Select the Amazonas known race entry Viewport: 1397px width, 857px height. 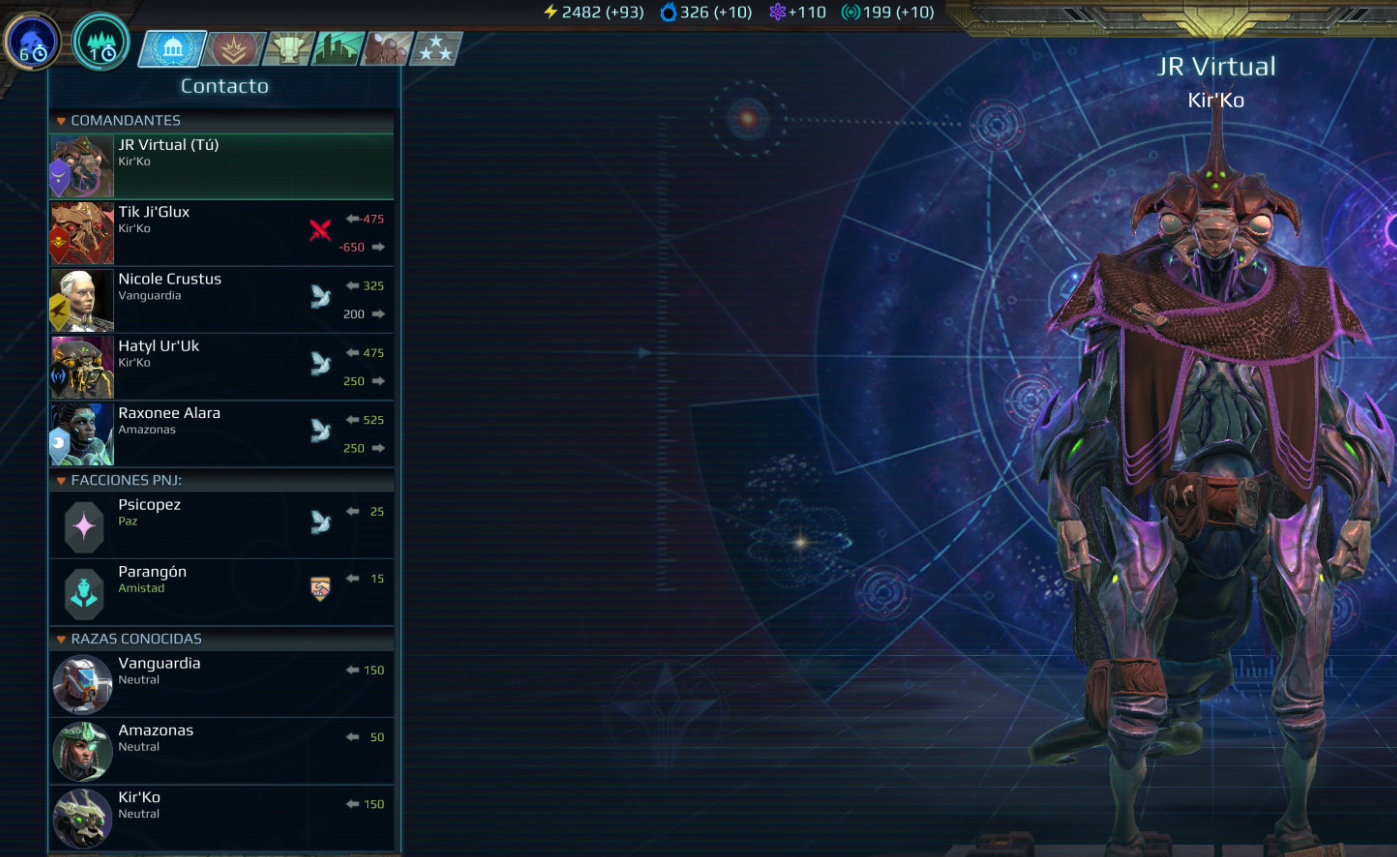pyautogui.click(x=221, y=751)
